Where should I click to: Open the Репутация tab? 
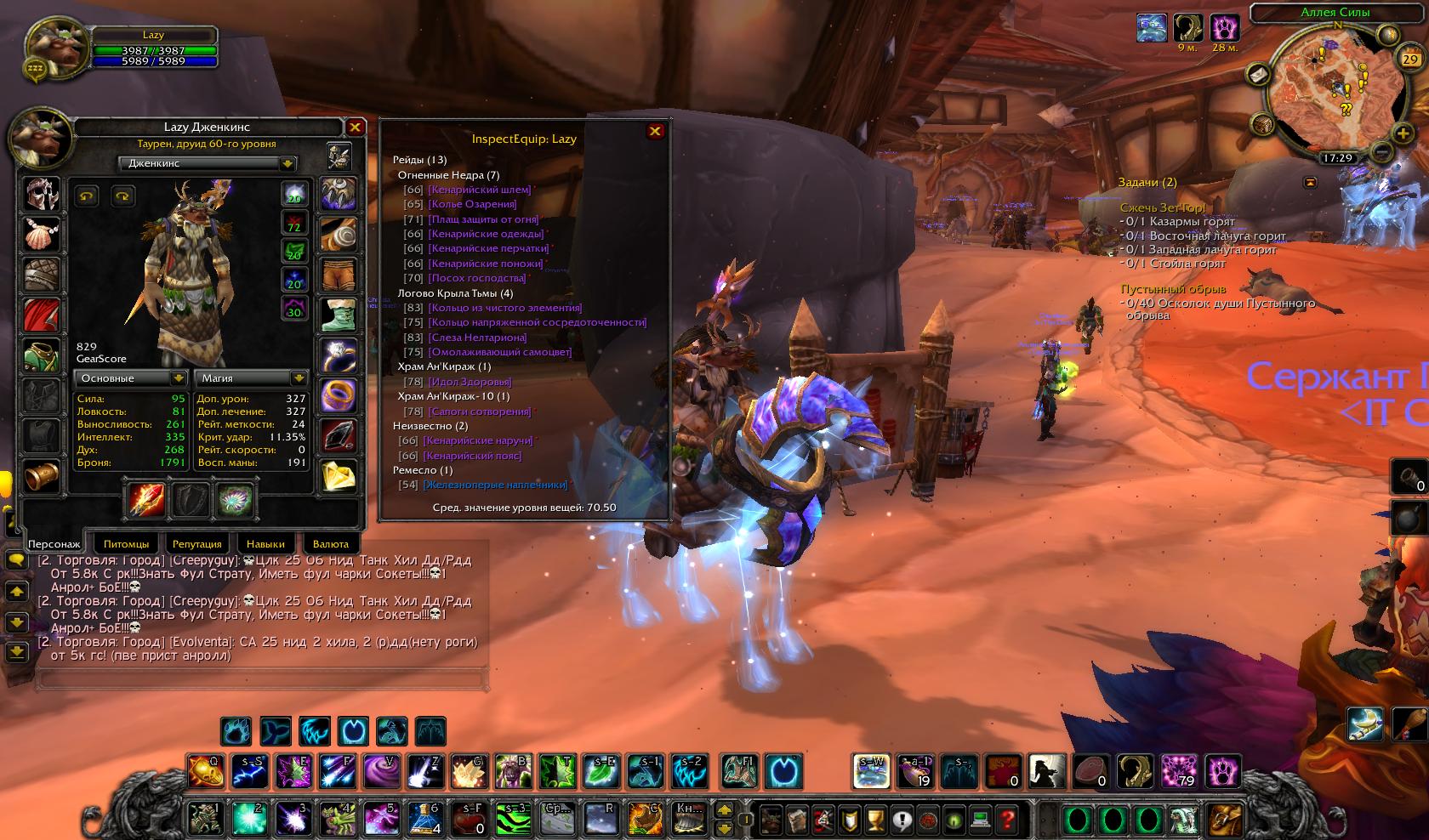pos(196,543)
